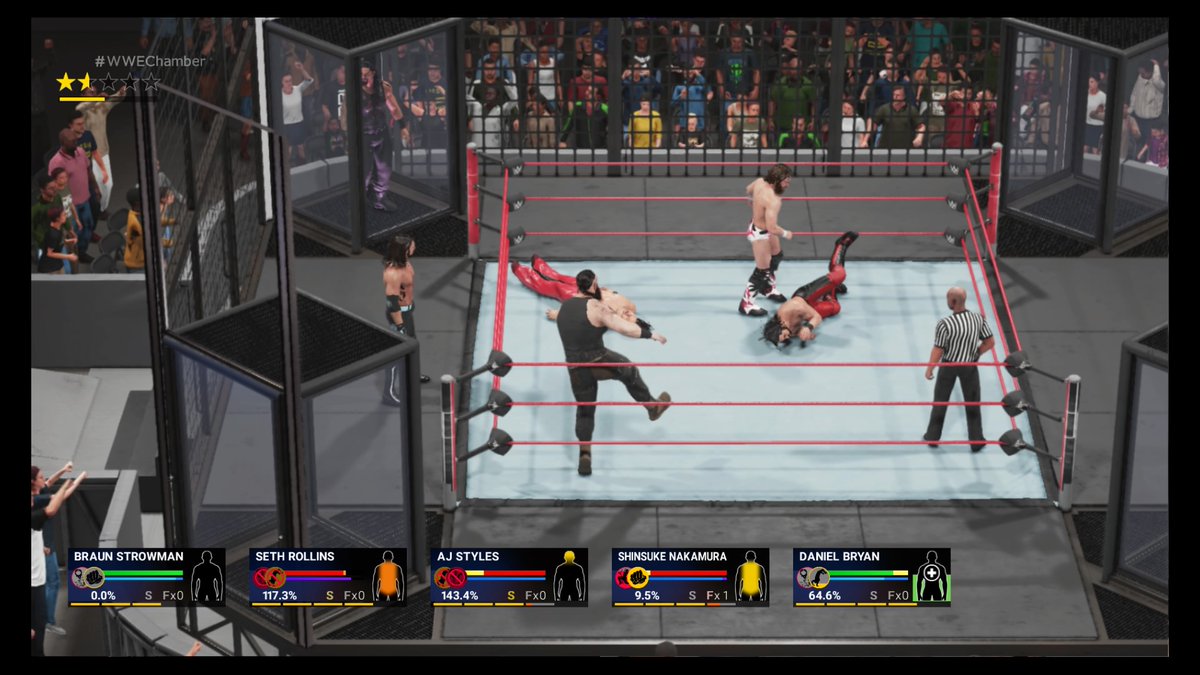Click Daniel Bryan's green-highlighted body silhouette
The width and height of the screenshot is (1200, 675).
(x=932, y=577)
